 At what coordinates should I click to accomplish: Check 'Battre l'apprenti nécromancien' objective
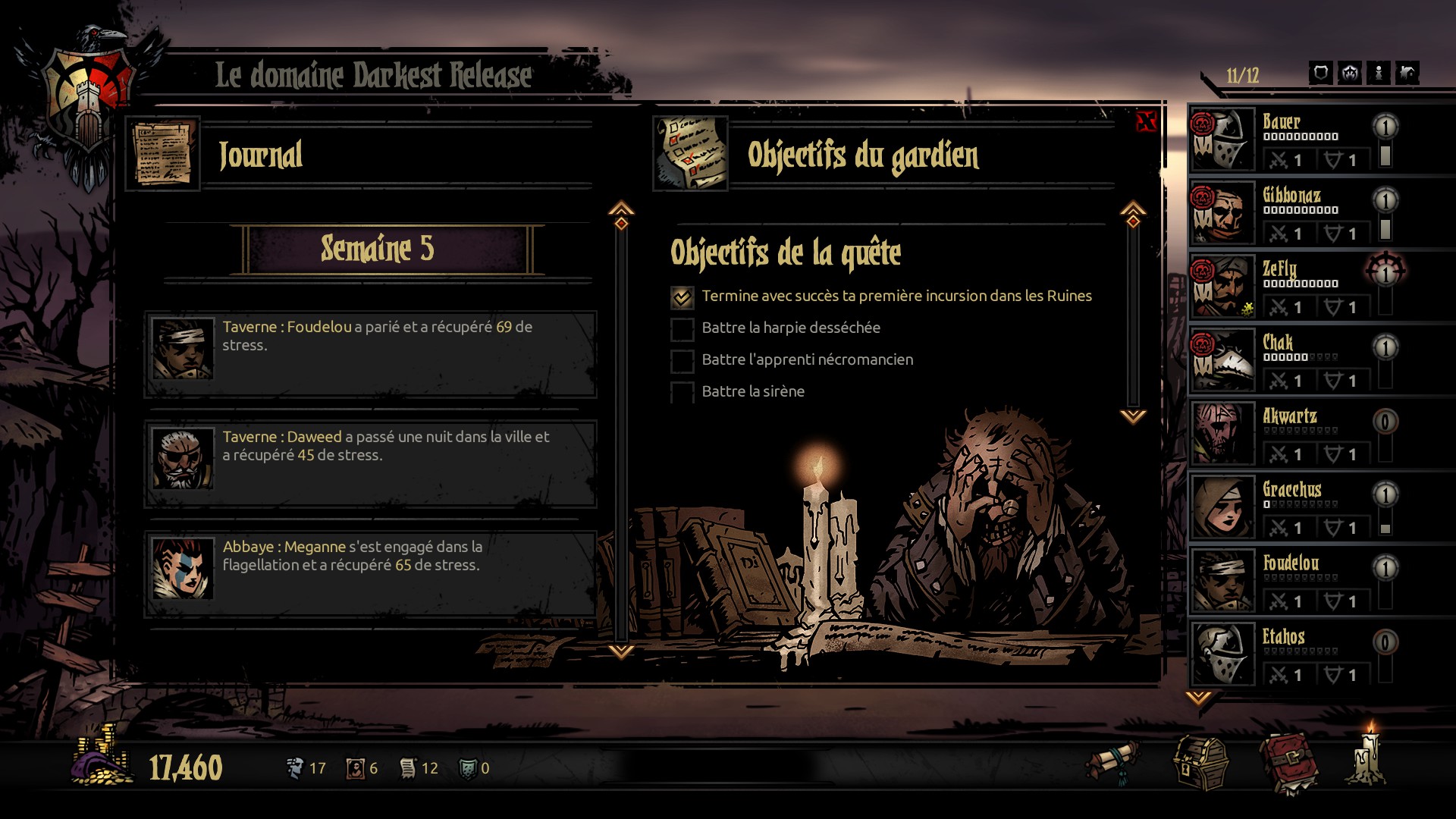(x=681, y=361)
